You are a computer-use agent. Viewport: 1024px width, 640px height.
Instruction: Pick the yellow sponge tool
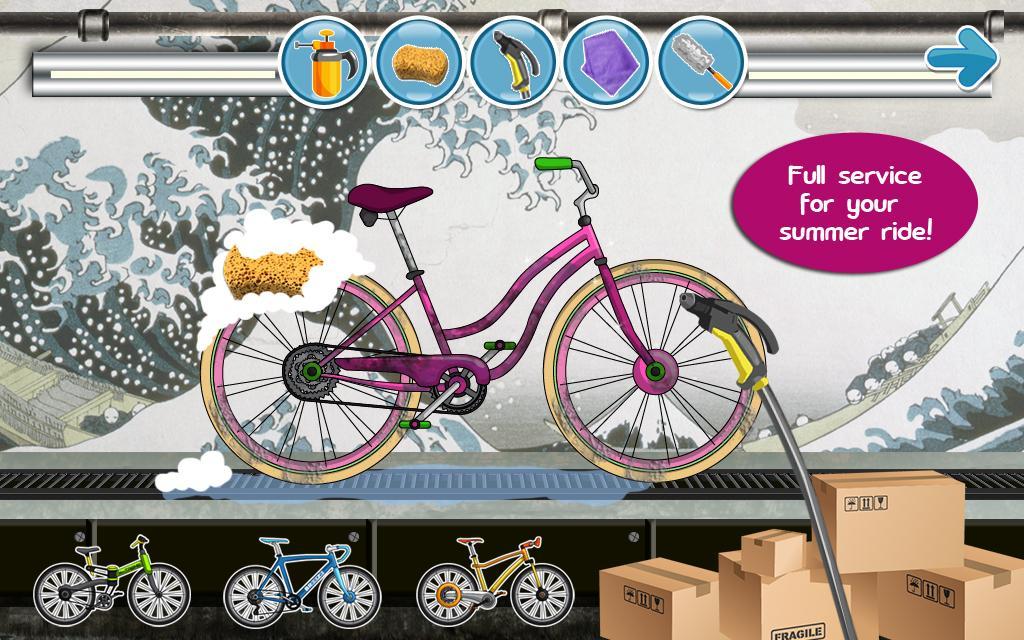(x=417, y=63)
